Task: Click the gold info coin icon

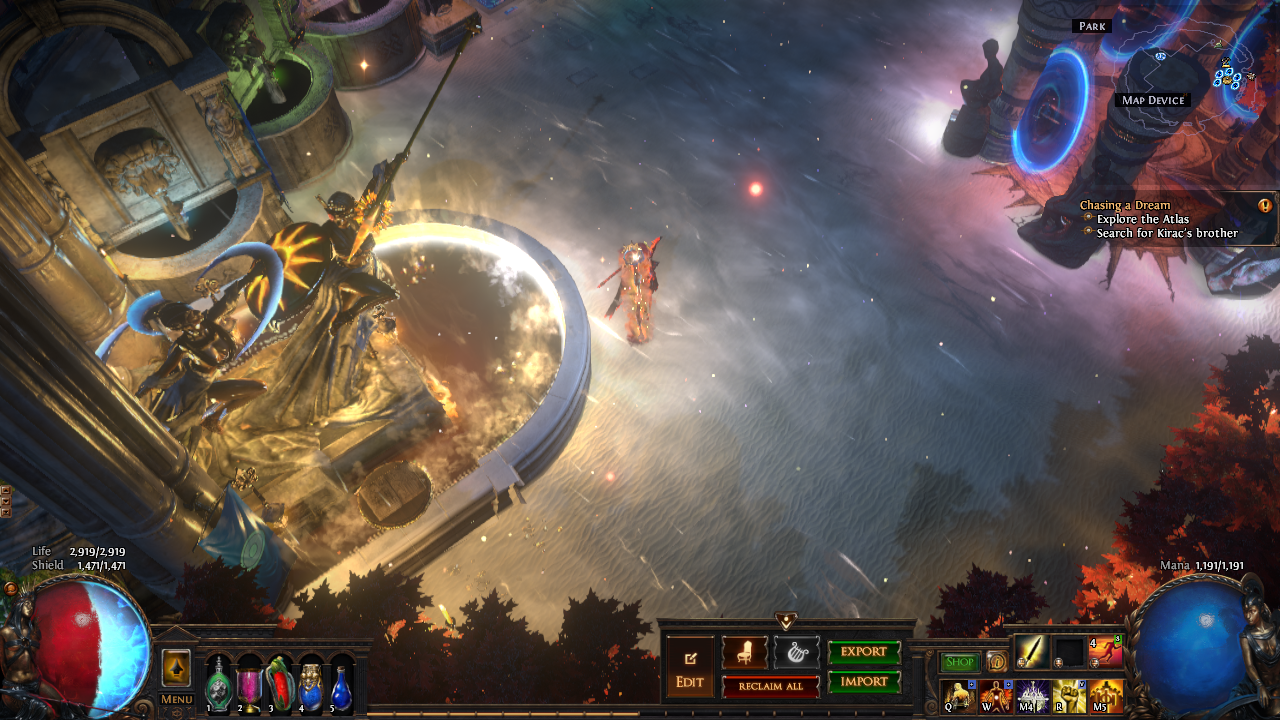Action: click(x=996, y=662)
